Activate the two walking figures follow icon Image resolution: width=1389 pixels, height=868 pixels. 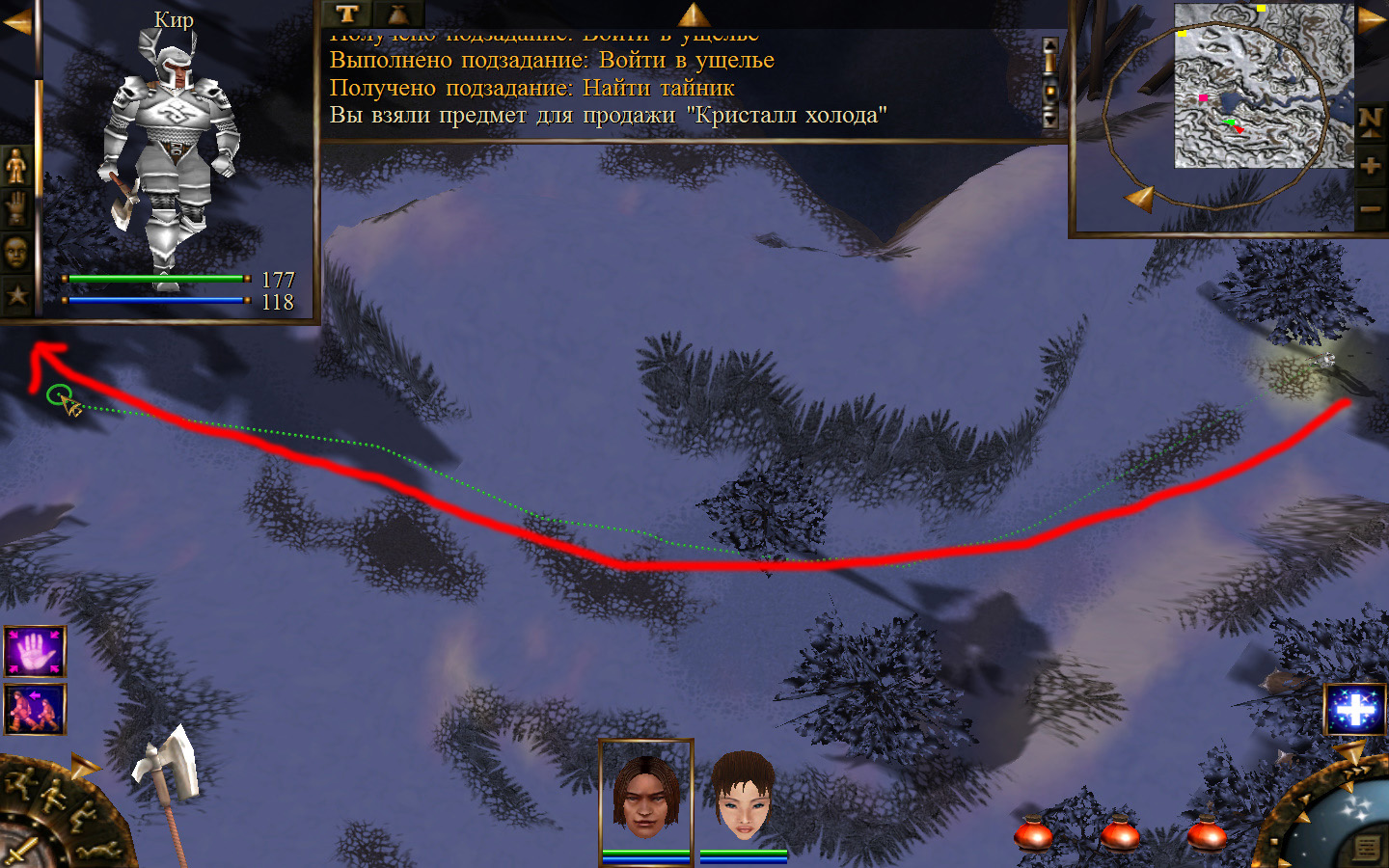coord(35,710)
